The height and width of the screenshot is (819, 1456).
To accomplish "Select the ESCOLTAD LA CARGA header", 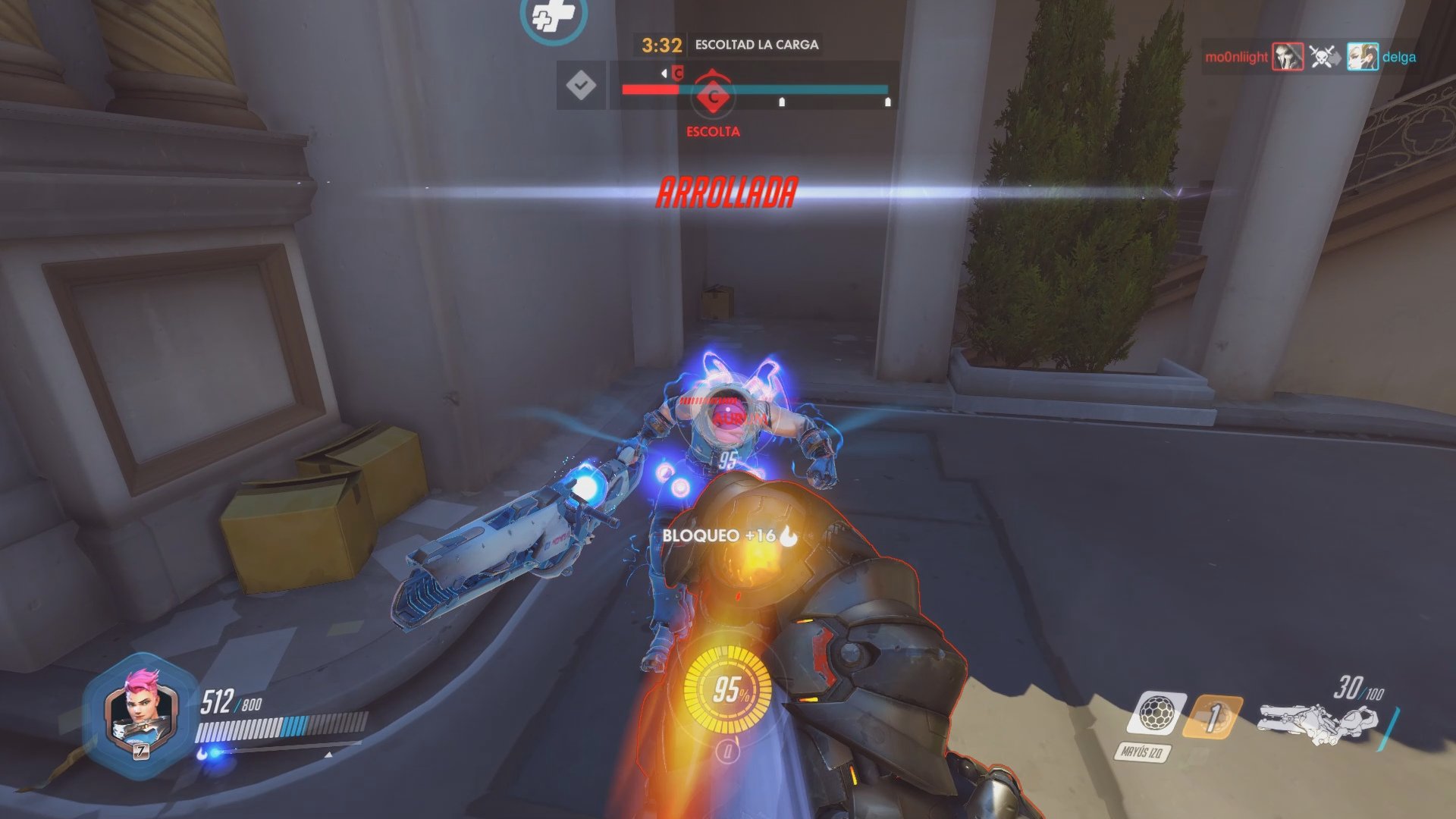I will click(x=756, y=45).
